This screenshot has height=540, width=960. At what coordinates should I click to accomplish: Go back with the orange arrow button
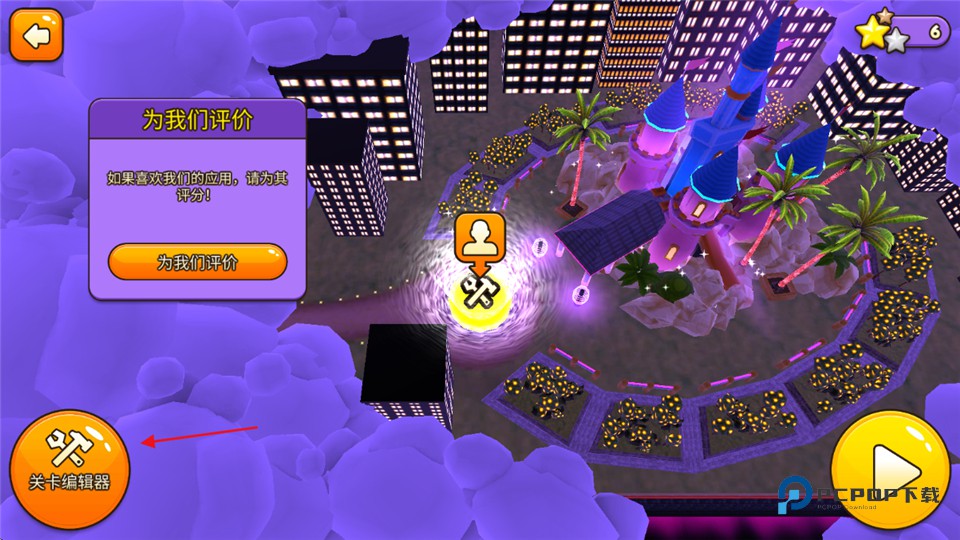37,36
